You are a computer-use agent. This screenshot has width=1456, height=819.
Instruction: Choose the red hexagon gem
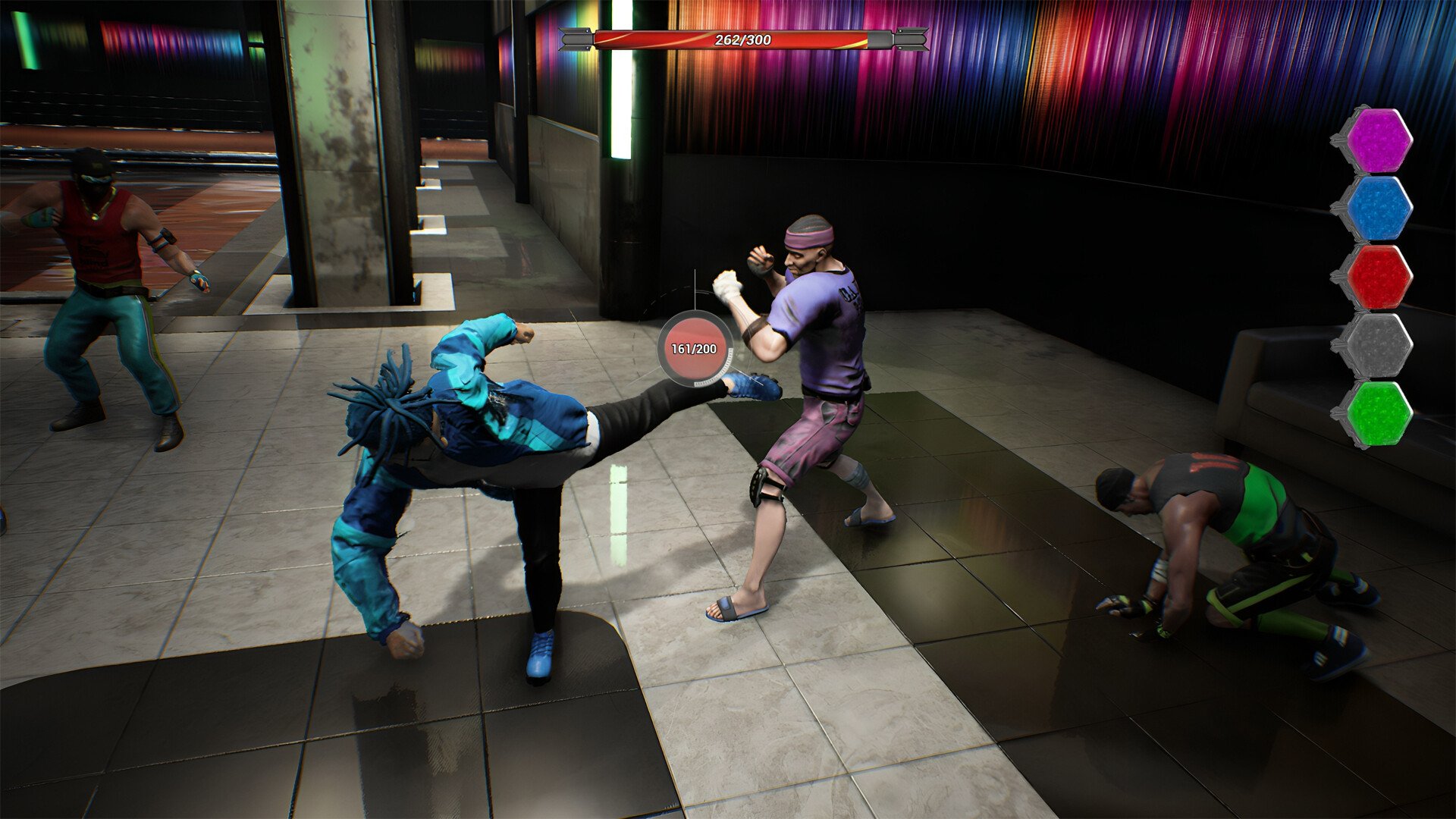[1377, 277]
